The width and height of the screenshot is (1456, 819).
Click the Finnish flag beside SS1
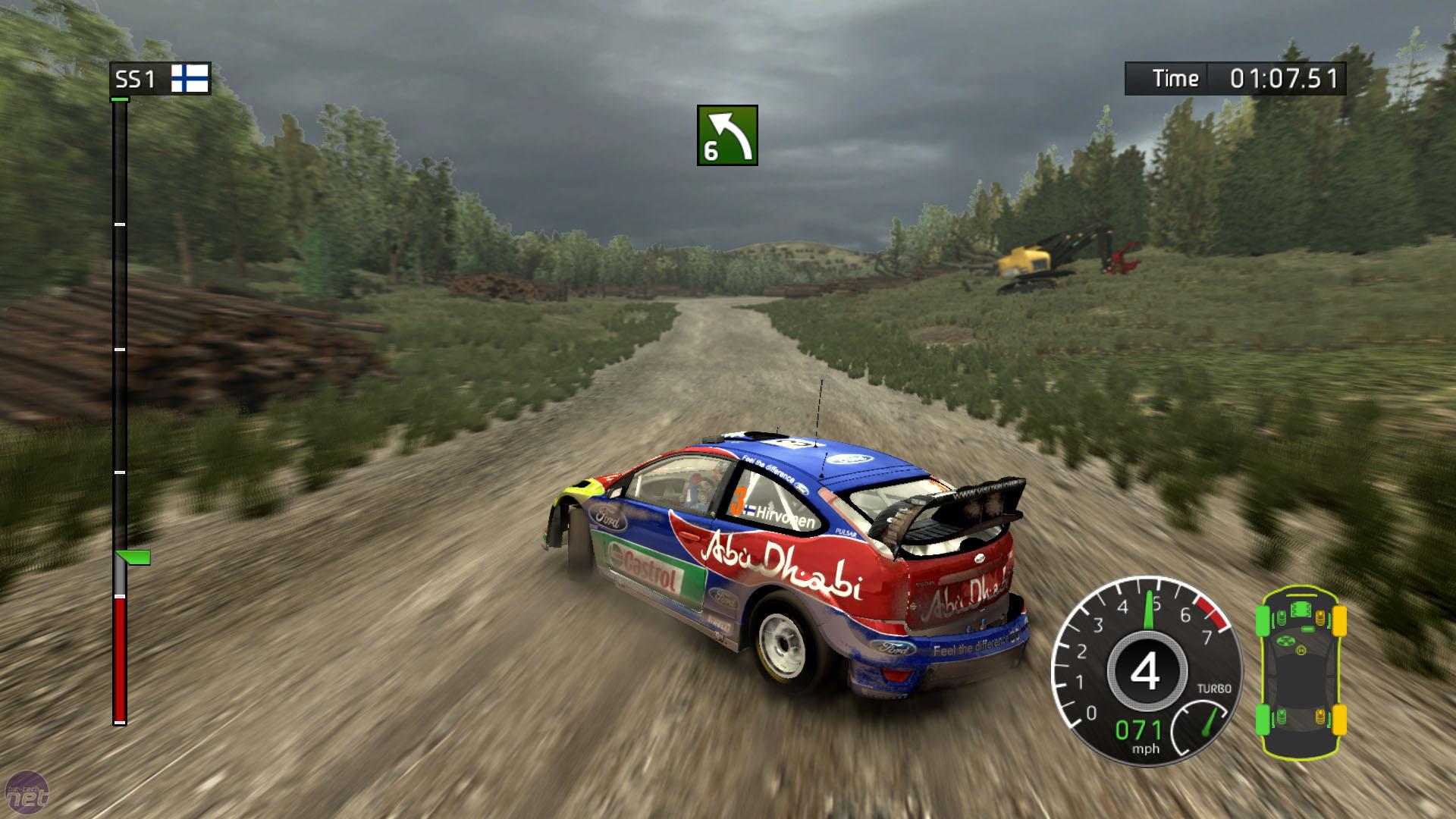[190, 78]
